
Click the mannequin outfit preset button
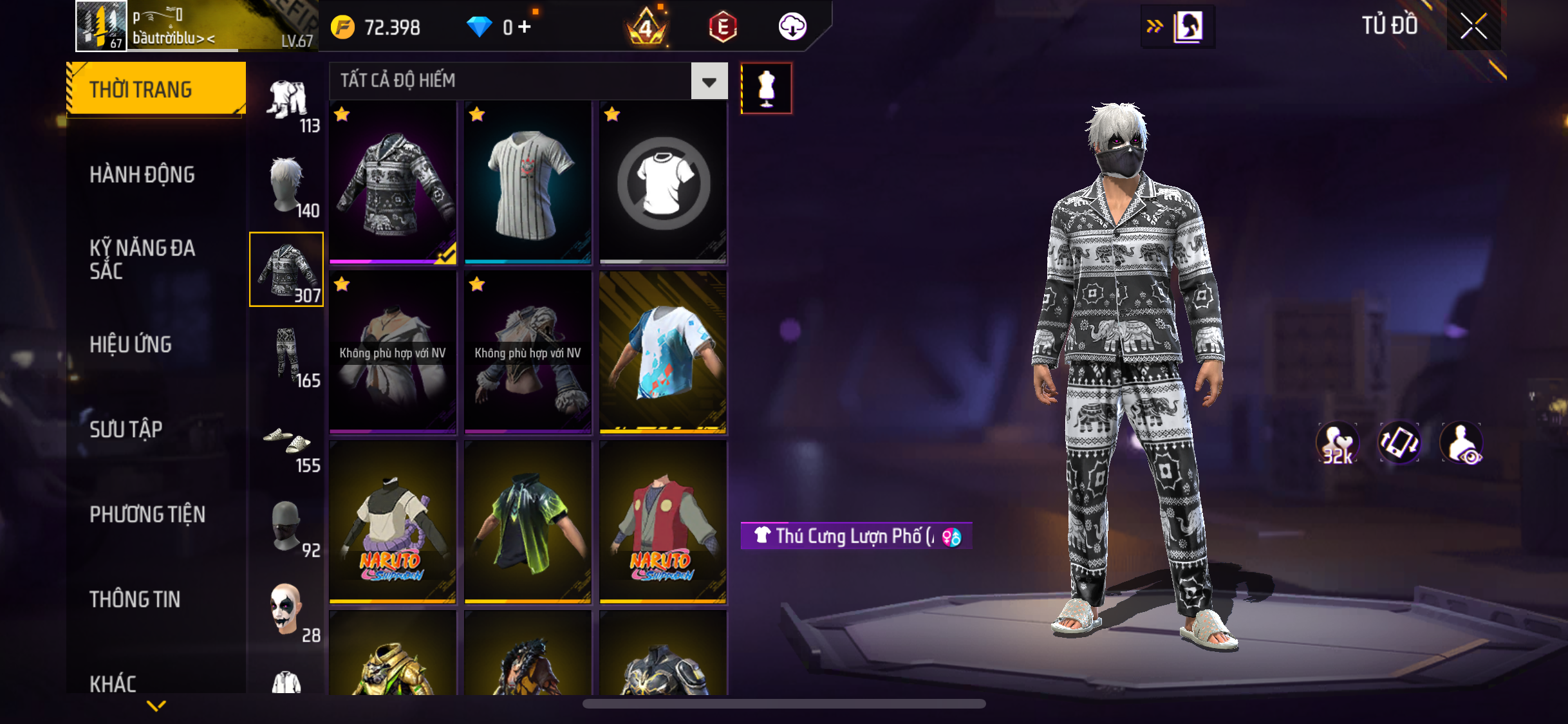tap(766, 89)
